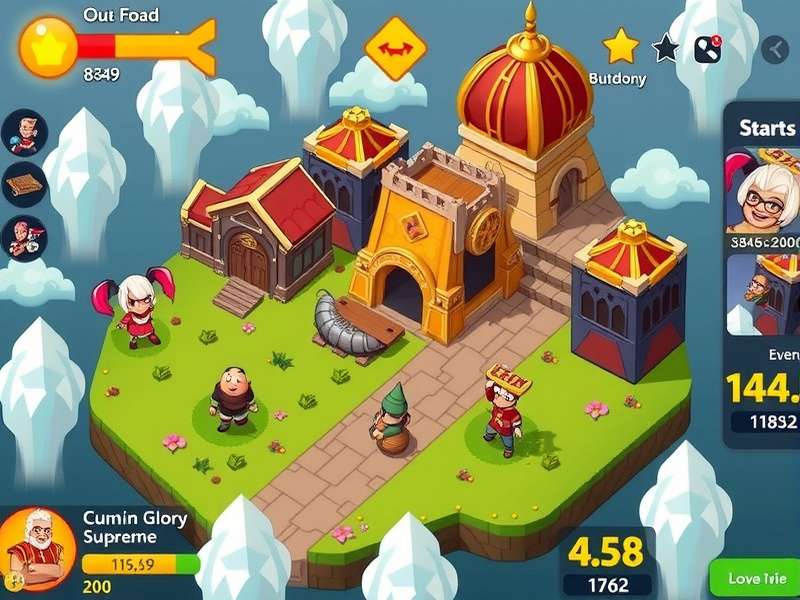Open the Starts panel header
This screenshot has width=800, height=600.
(x=767, y=128)
